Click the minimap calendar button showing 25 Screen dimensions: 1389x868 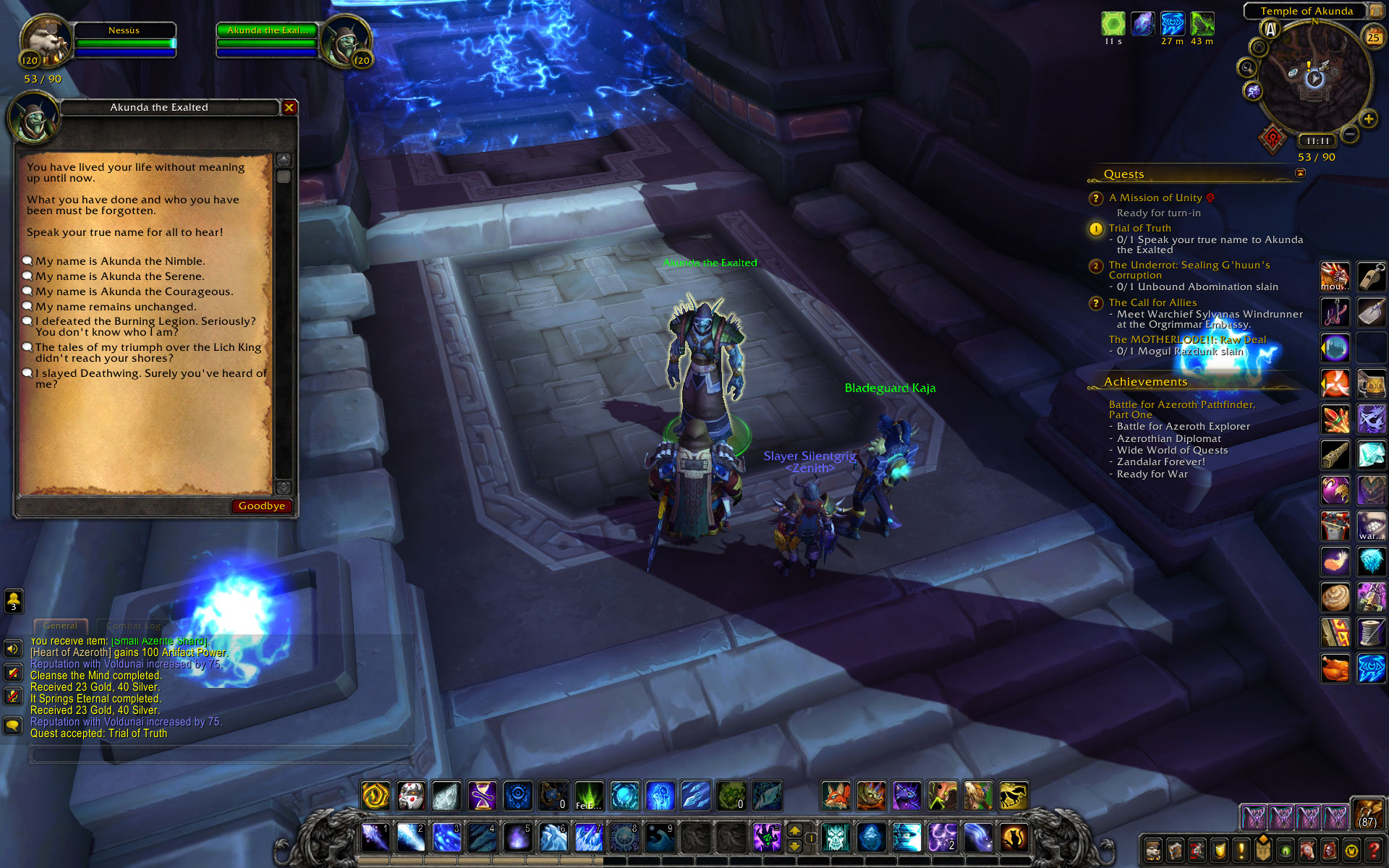point(1372,38)
